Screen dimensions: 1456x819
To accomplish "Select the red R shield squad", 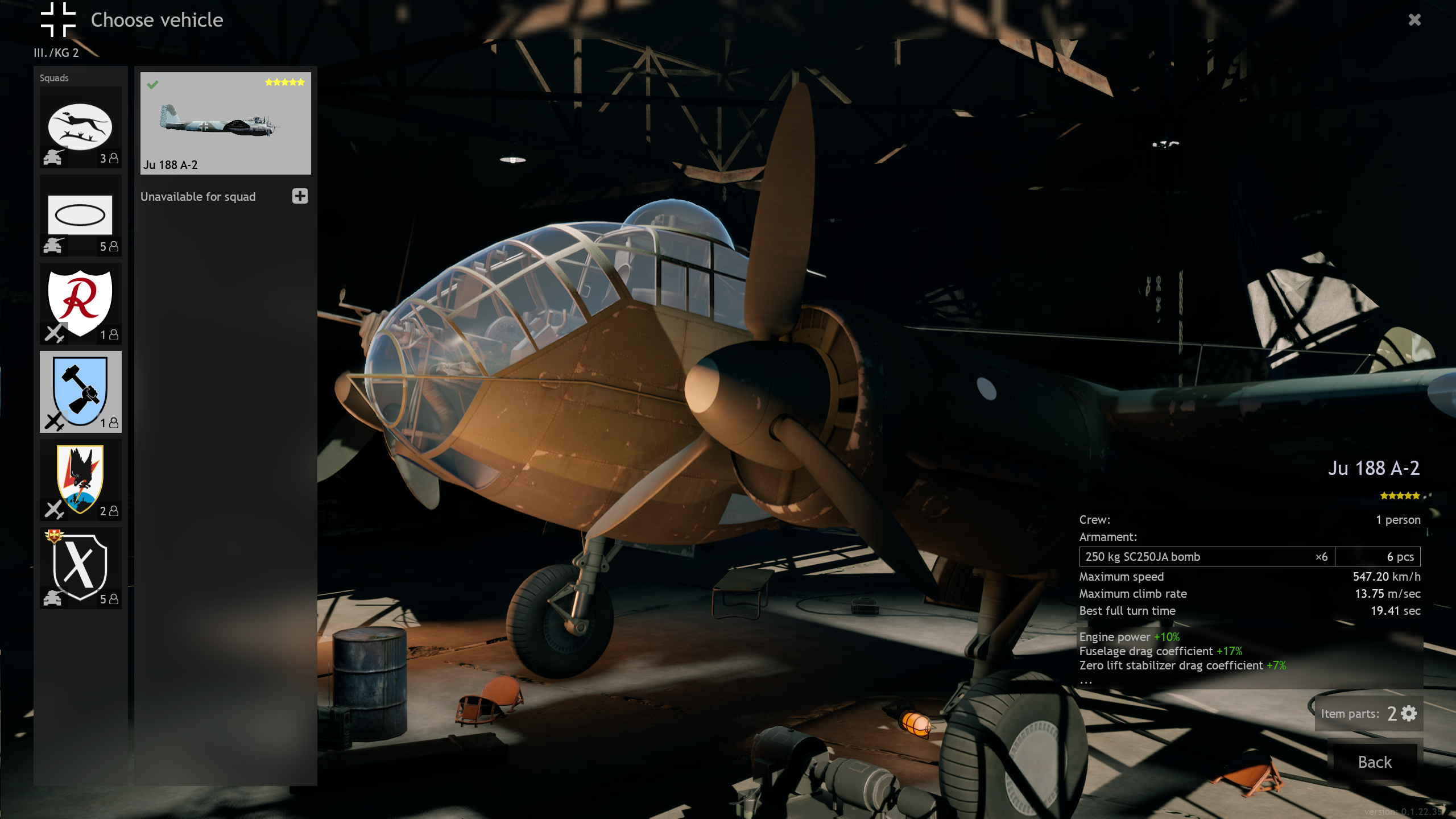I will tap(80, 304).
